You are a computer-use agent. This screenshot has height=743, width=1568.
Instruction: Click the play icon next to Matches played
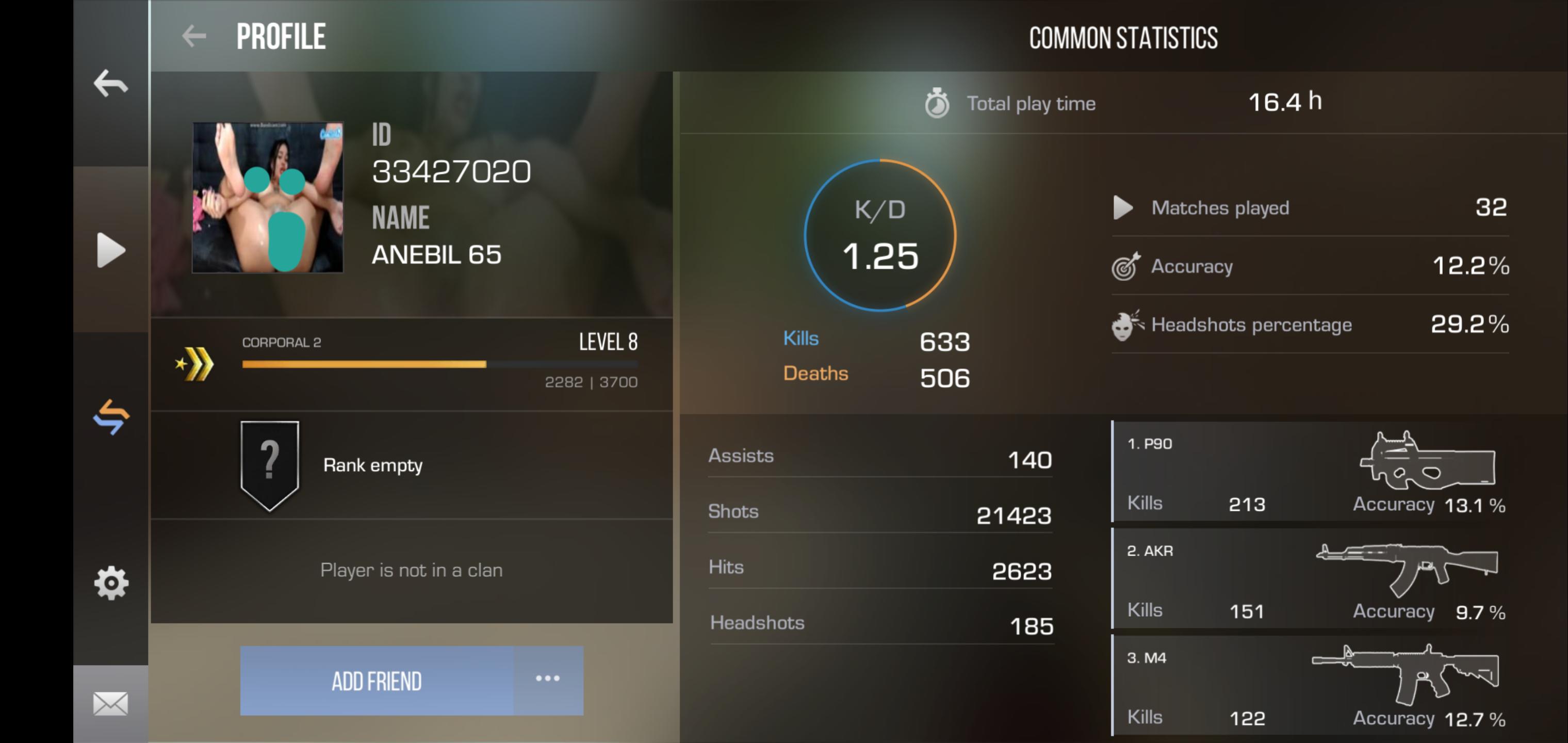1123,207
